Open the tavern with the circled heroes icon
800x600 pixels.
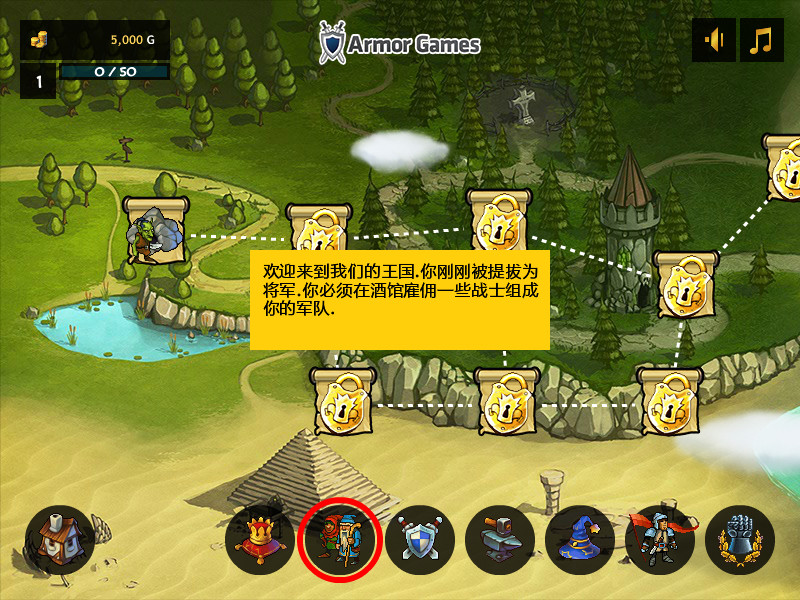click(340, 540)
